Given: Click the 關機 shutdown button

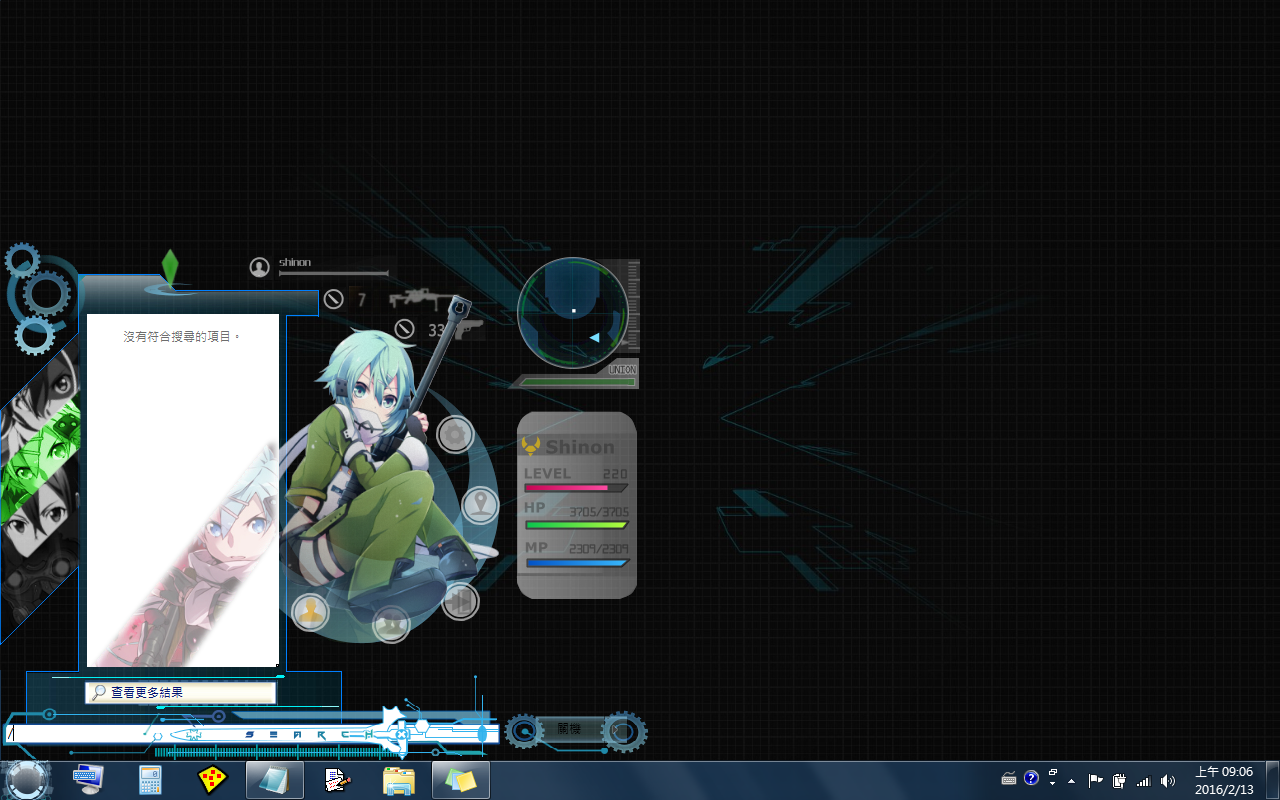Looking at the screenshot, I should click(x=569, y=731).
